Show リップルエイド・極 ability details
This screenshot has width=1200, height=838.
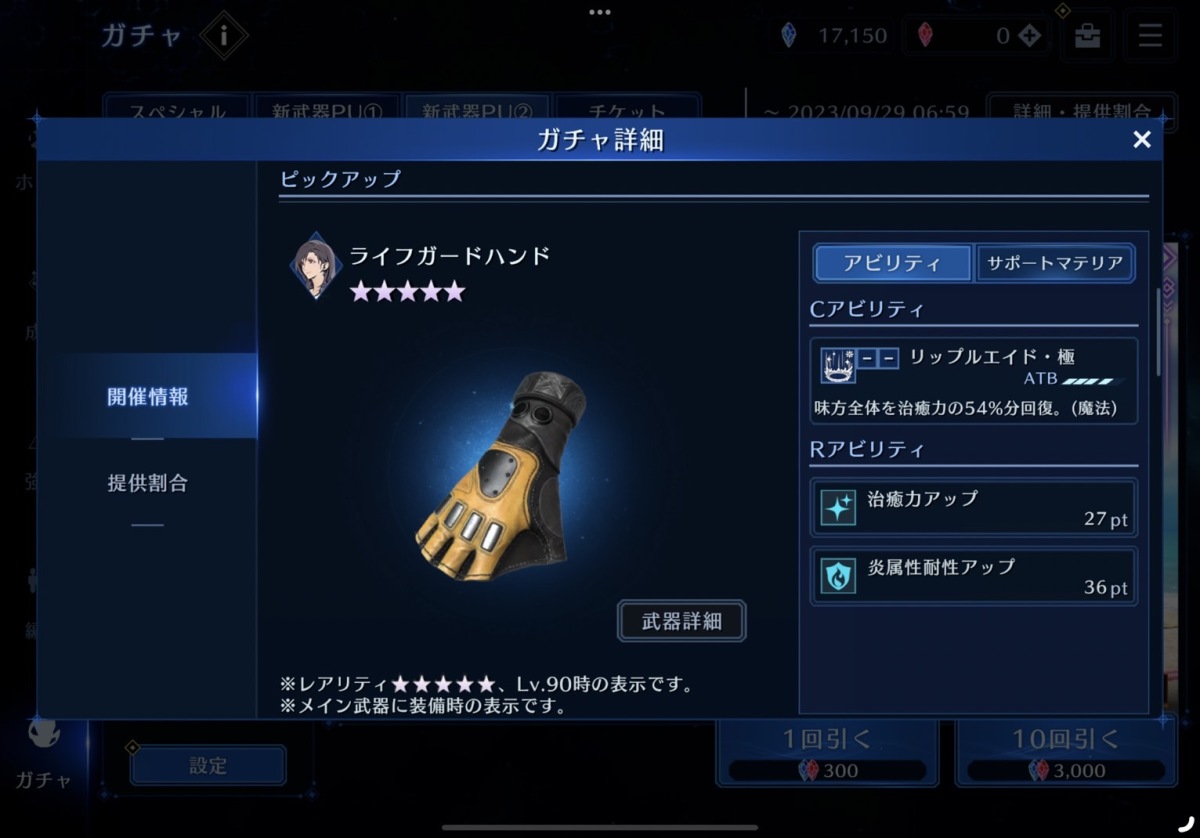coord(973,380)
